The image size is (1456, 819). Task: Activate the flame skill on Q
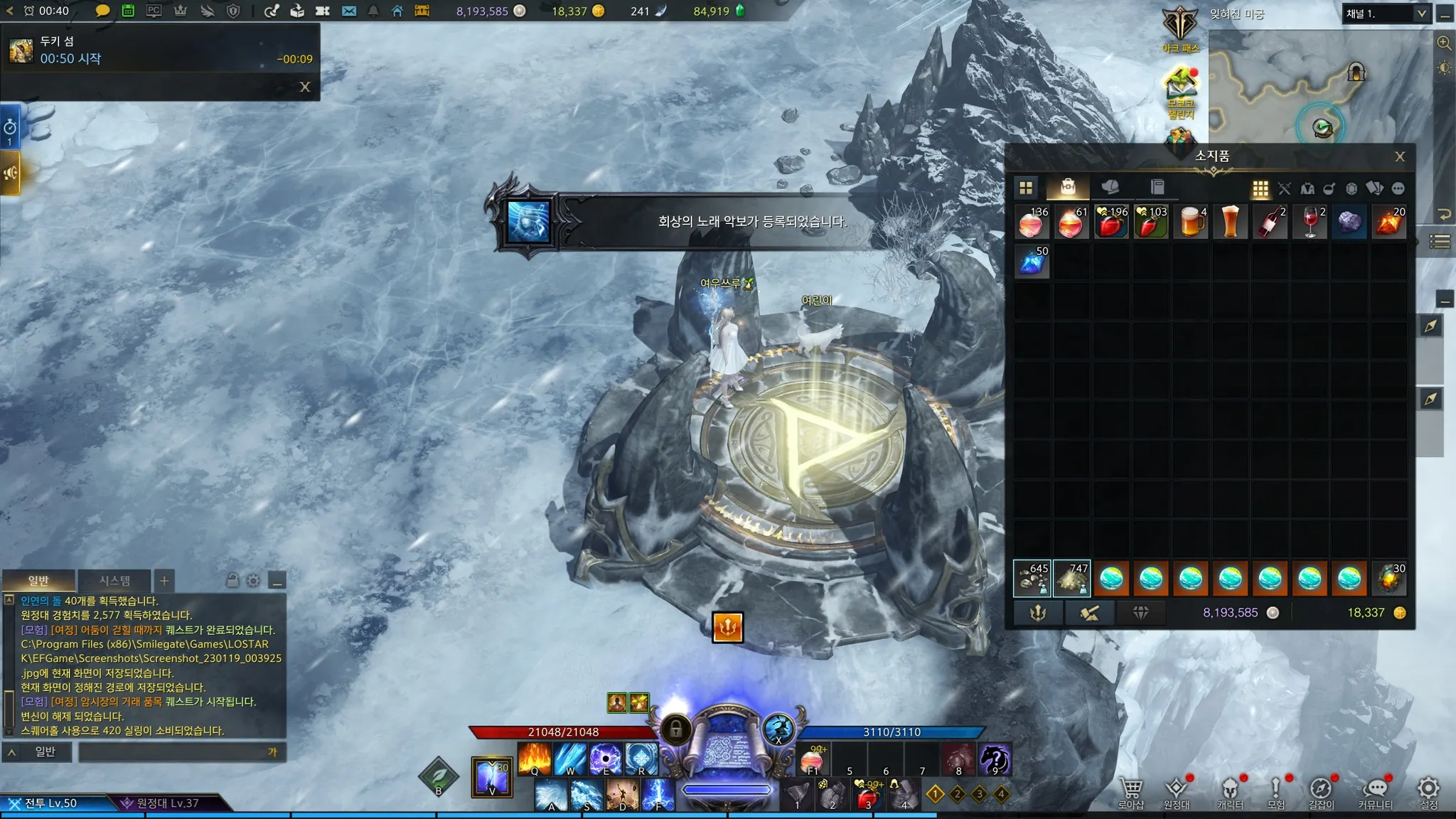[534, 759]
